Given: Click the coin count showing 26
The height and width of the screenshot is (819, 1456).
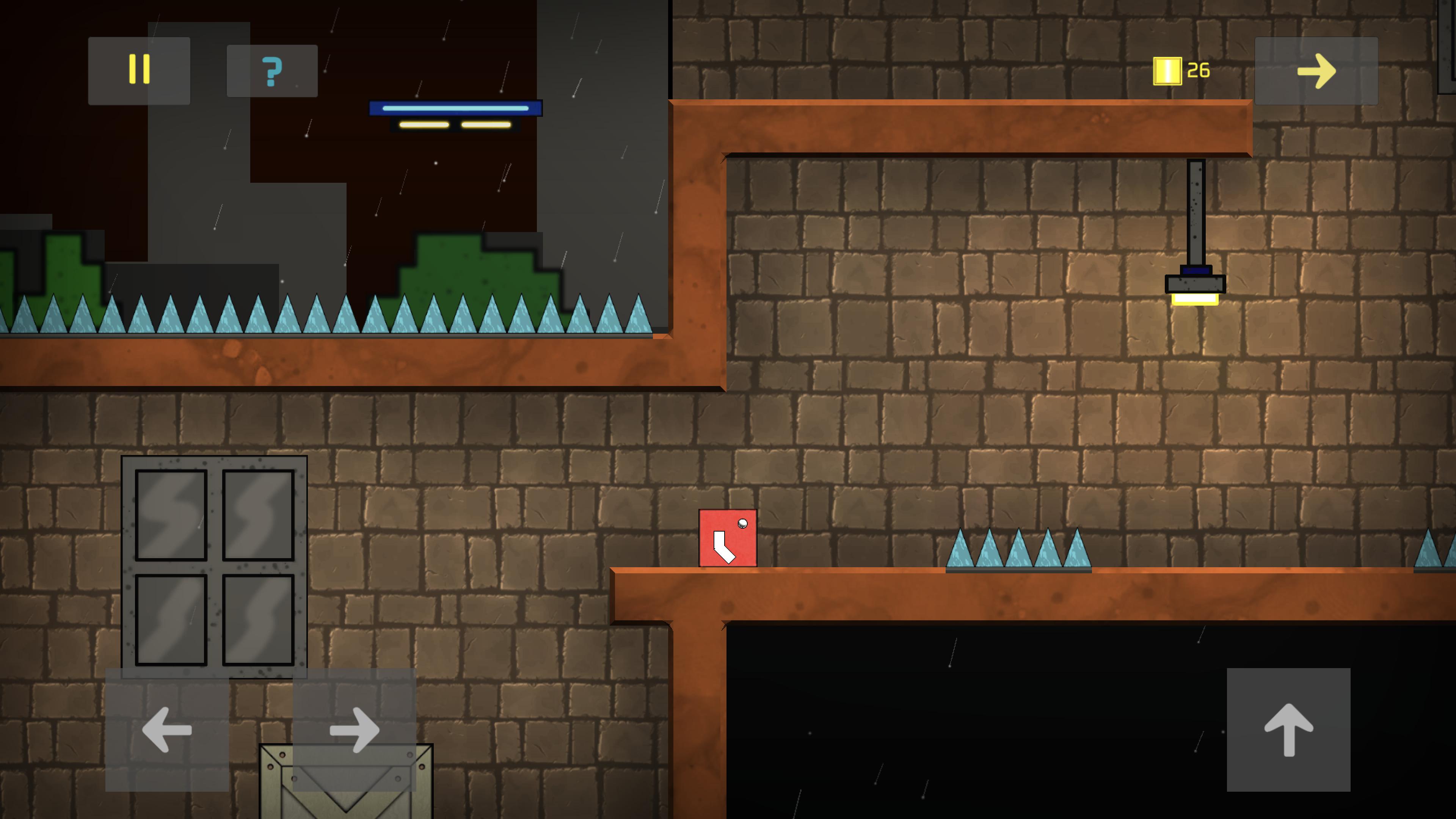Looking at the screenshot, I should coord(1198,70).
